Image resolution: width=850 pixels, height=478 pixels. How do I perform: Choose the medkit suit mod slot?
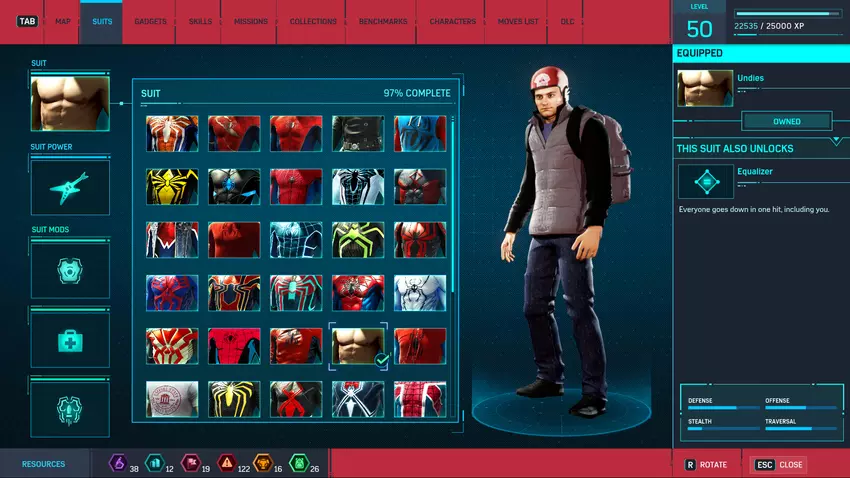coord(70,340)
